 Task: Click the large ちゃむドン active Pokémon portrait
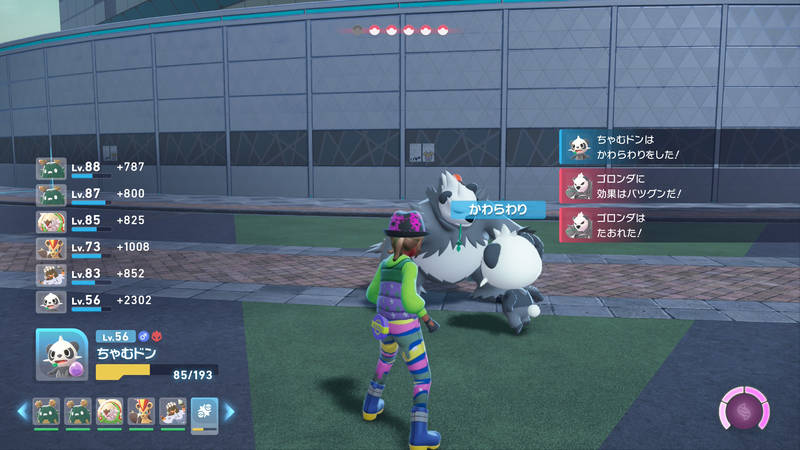tap(62, 354)
